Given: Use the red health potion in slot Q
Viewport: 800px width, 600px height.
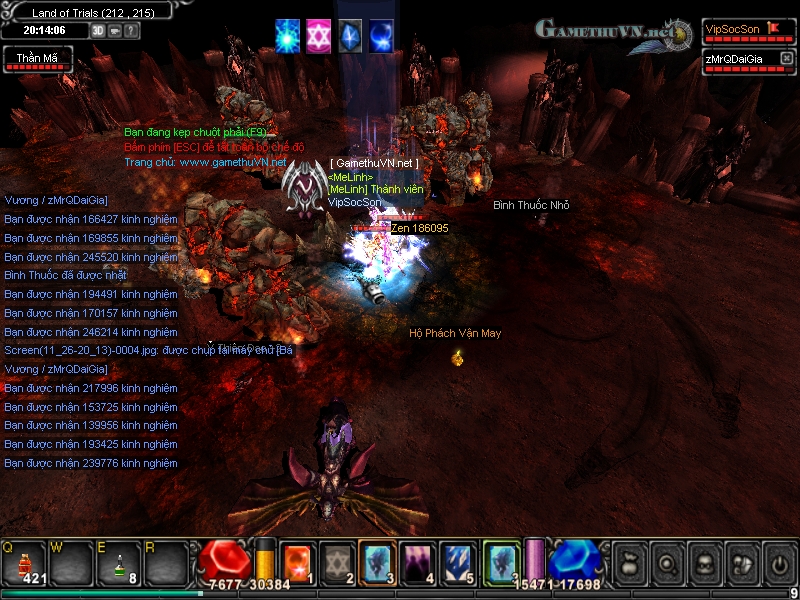Looking at the screenshot, I should pos(24,562).
